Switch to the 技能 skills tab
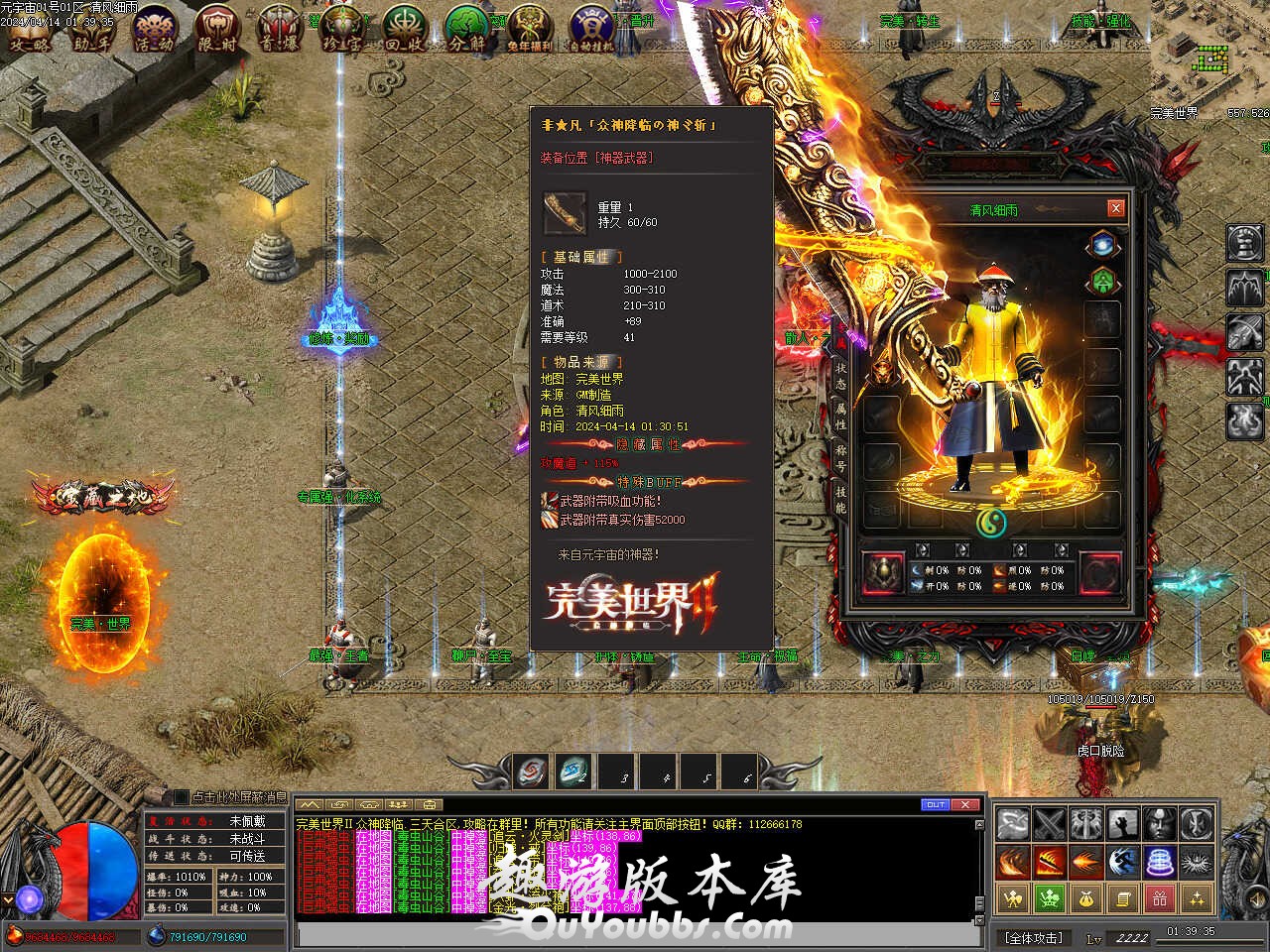 [840, 499]
